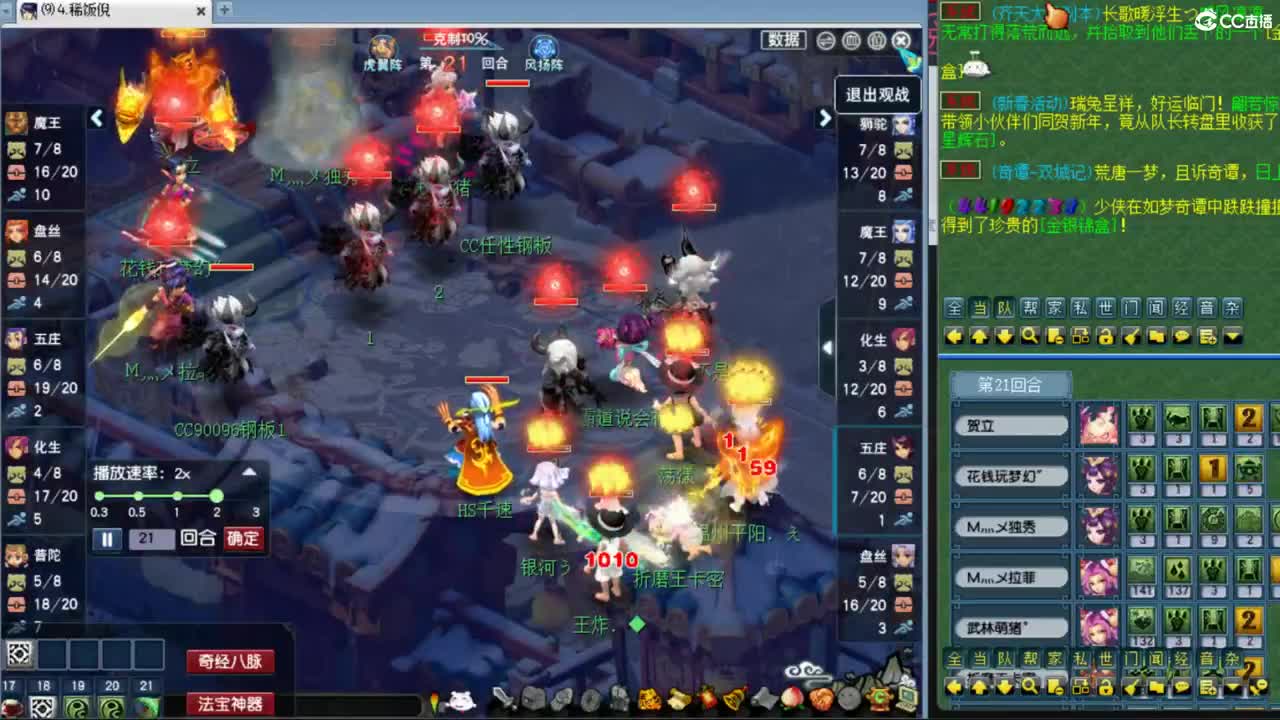The width and height of the screenshot is (1280, 720).
Task: Confirm the round with the 确定 button
Action: (241, 540)
